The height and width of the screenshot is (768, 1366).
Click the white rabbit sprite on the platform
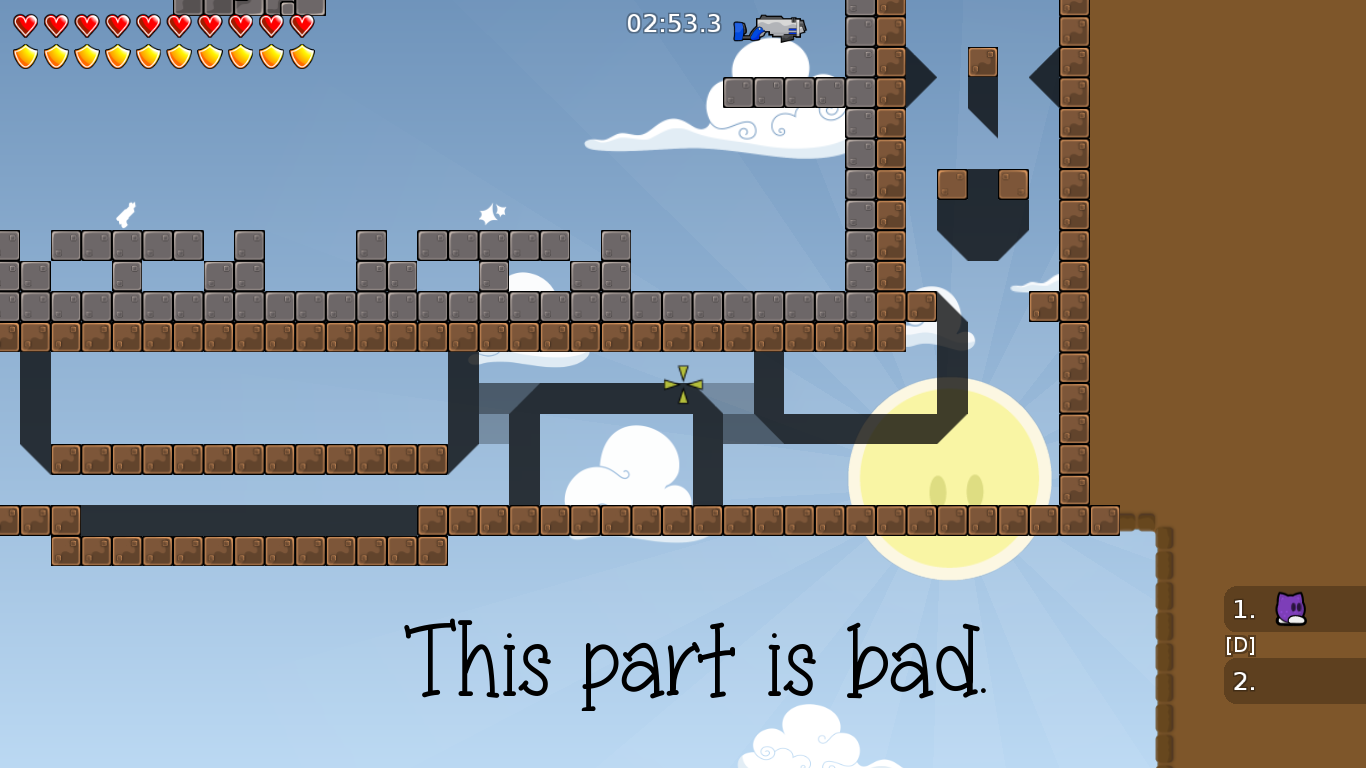click(x=124, y=215)
